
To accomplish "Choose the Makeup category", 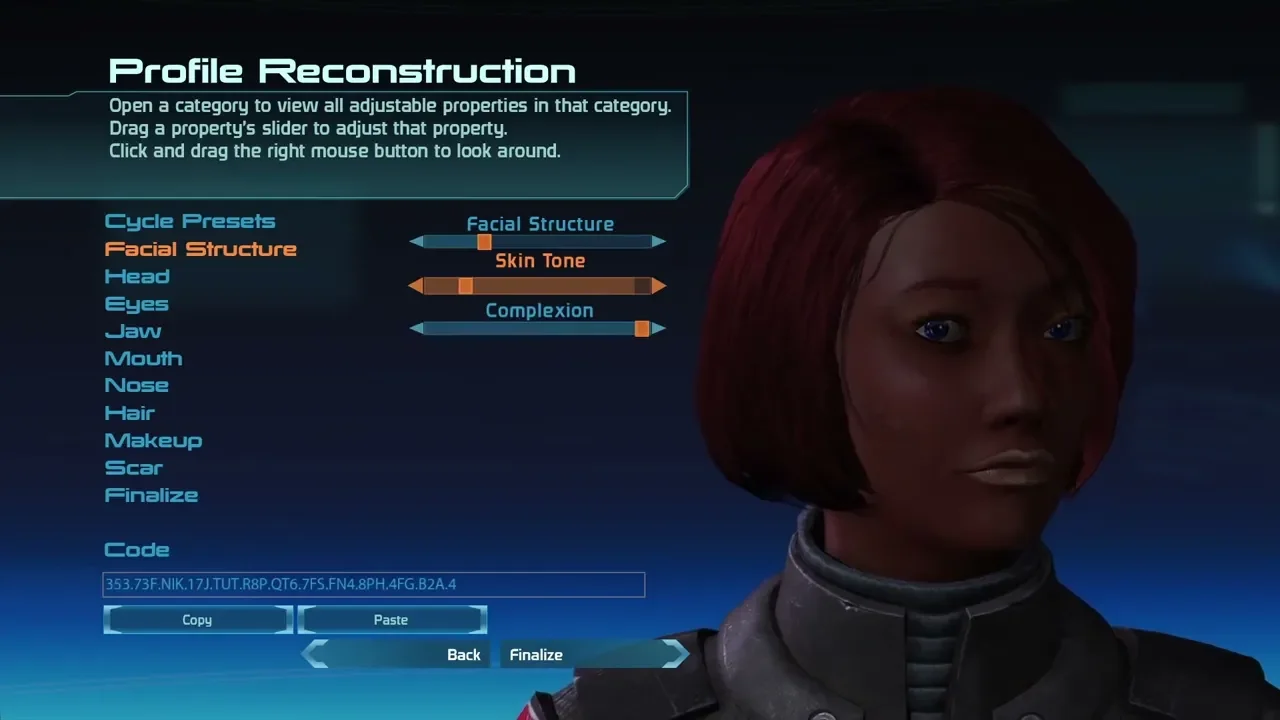I will click(153, 440).
